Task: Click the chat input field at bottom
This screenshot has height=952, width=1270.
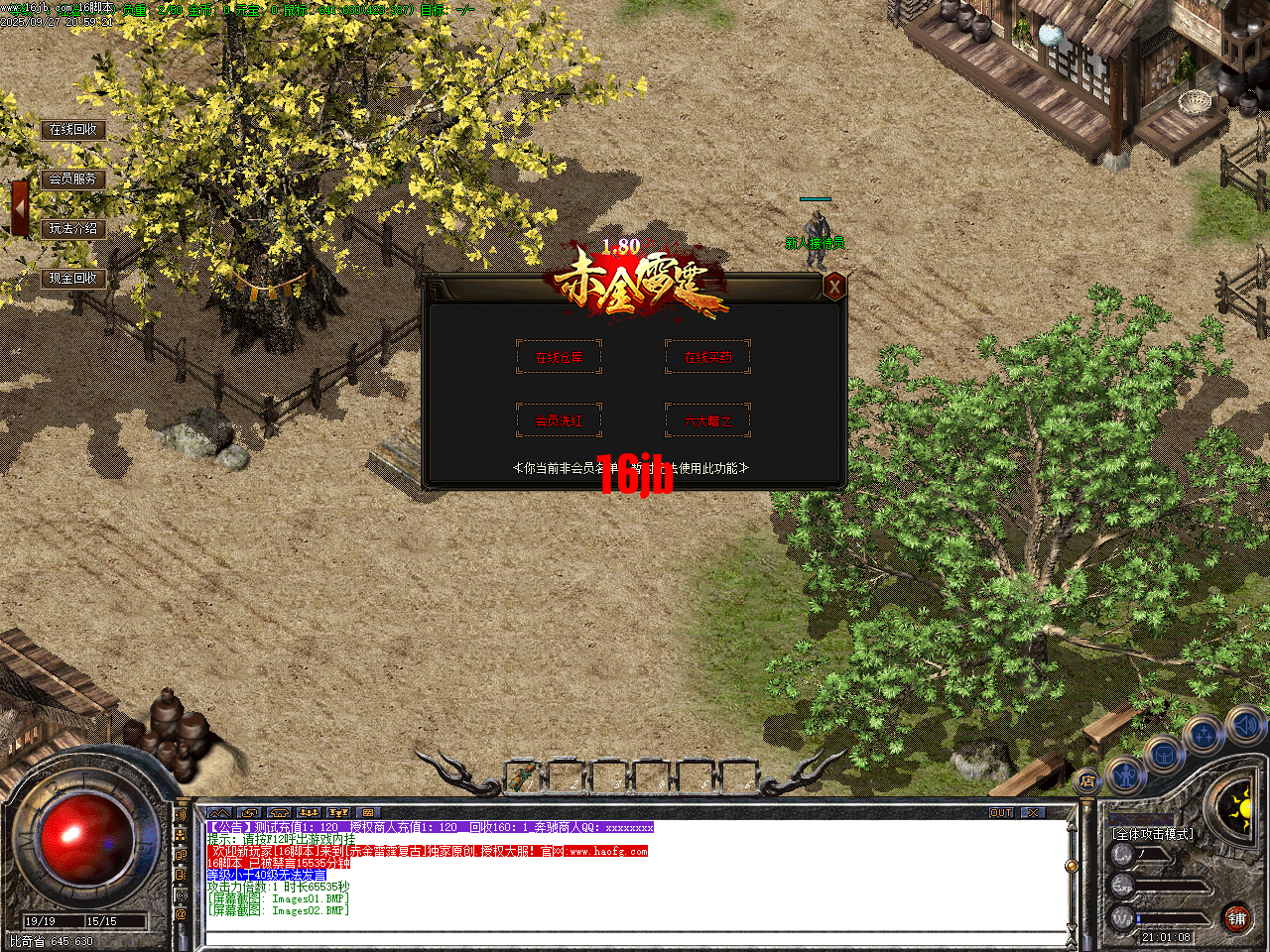Action: tap(635, 936)
